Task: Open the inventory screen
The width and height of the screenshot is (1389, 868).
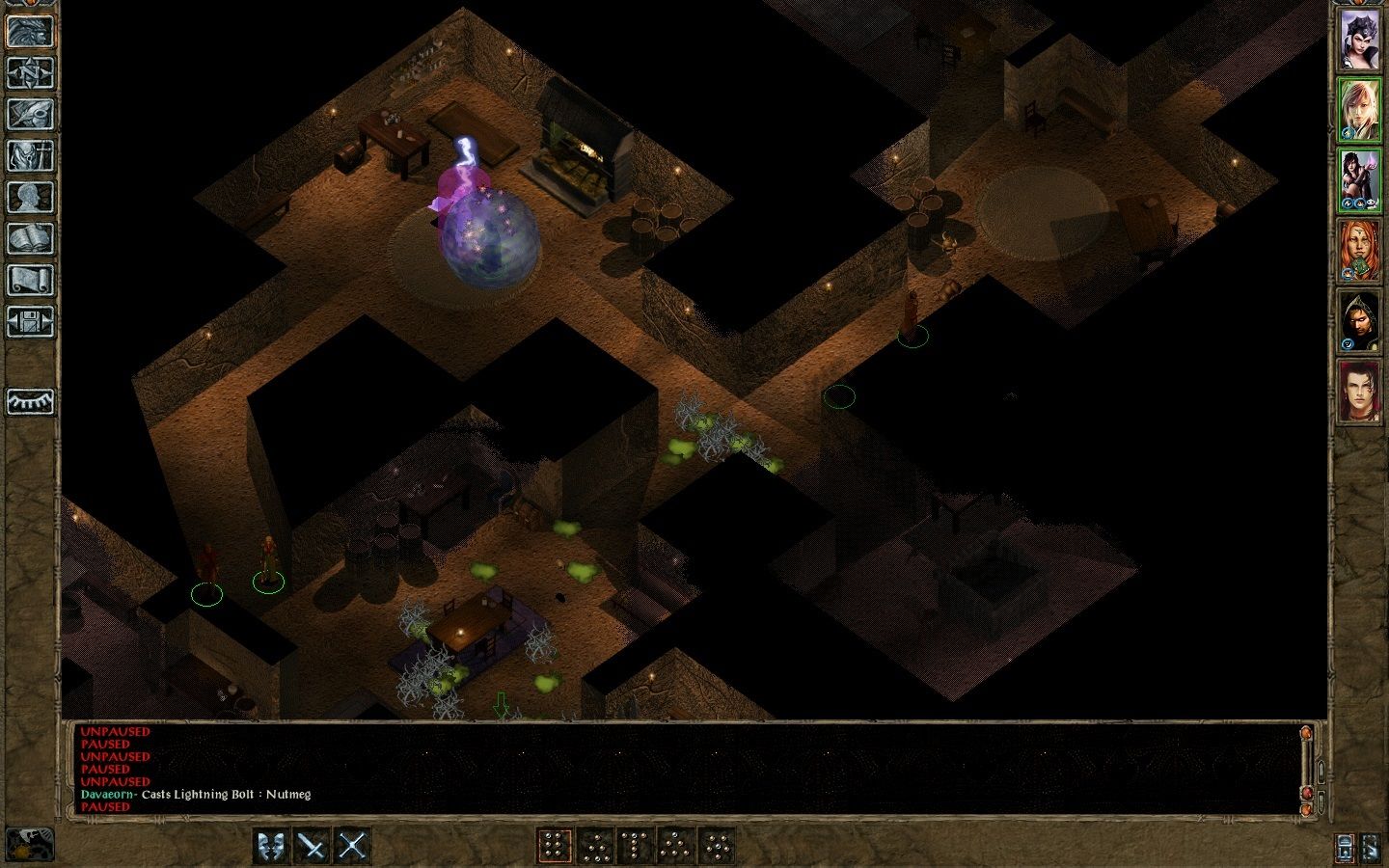Action: [30, 155]
